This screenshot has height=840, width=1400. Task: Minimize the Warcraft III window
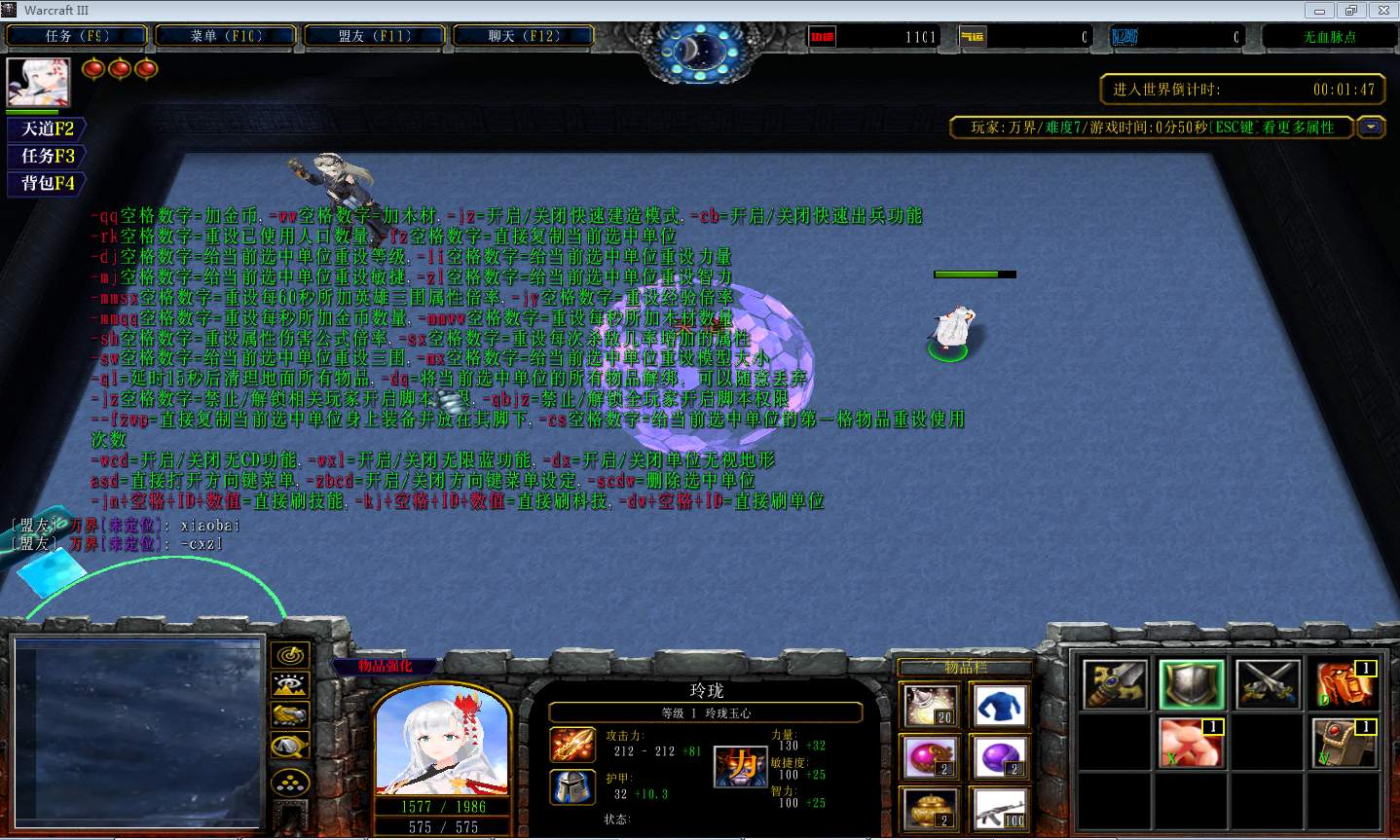(1319, 11)
